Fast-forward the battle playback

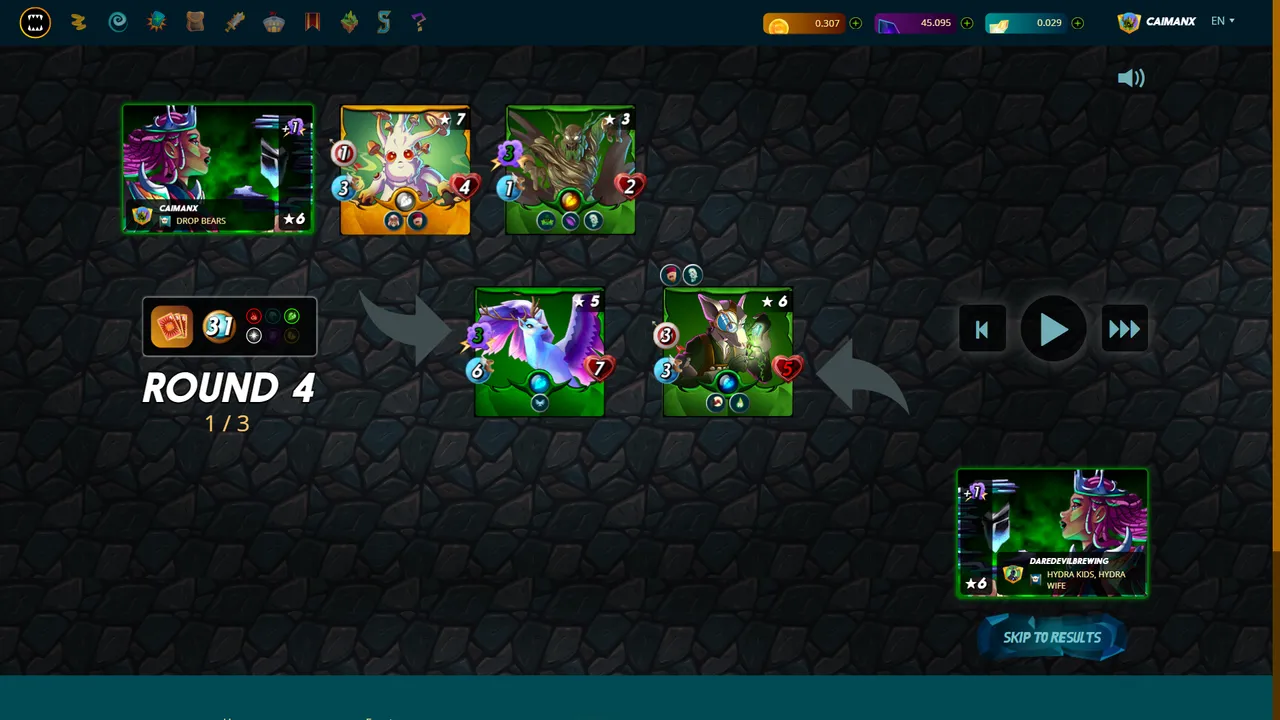click(1124, 330)
